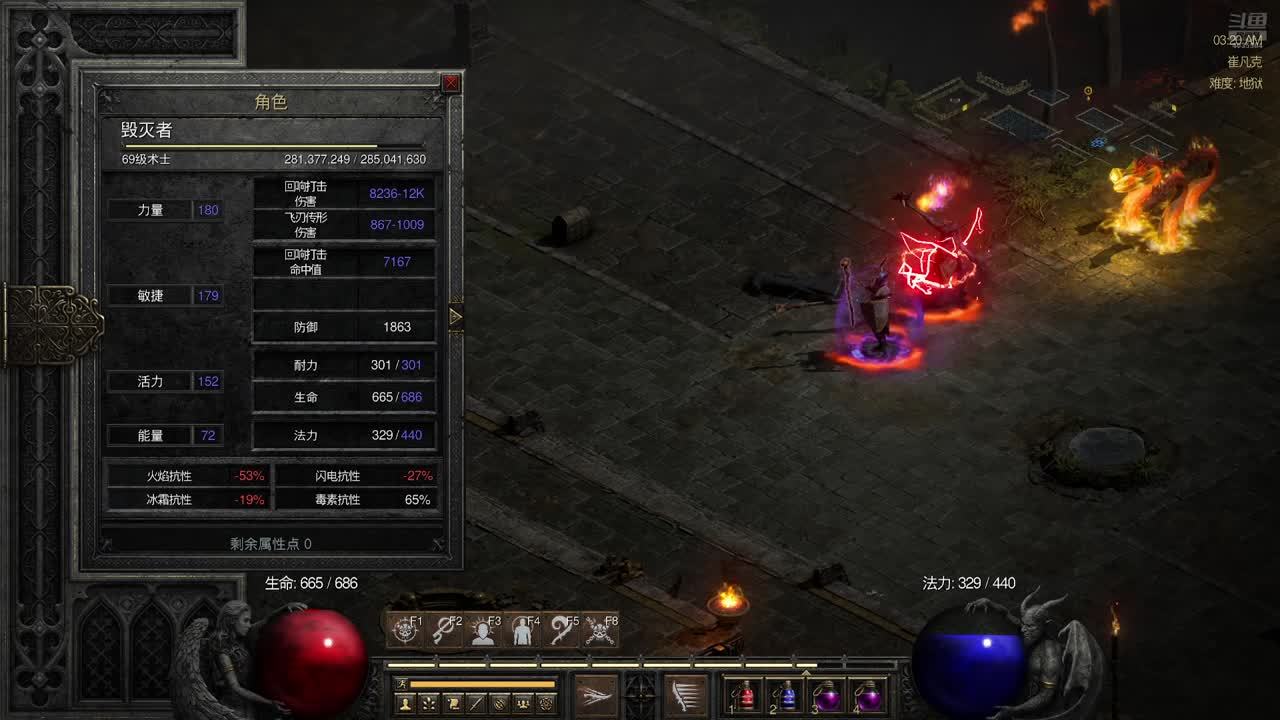The width and height of the screenshot is (1280, 720).
Task: Click the sword mini-menu button
Action: [x=476, y=704]
